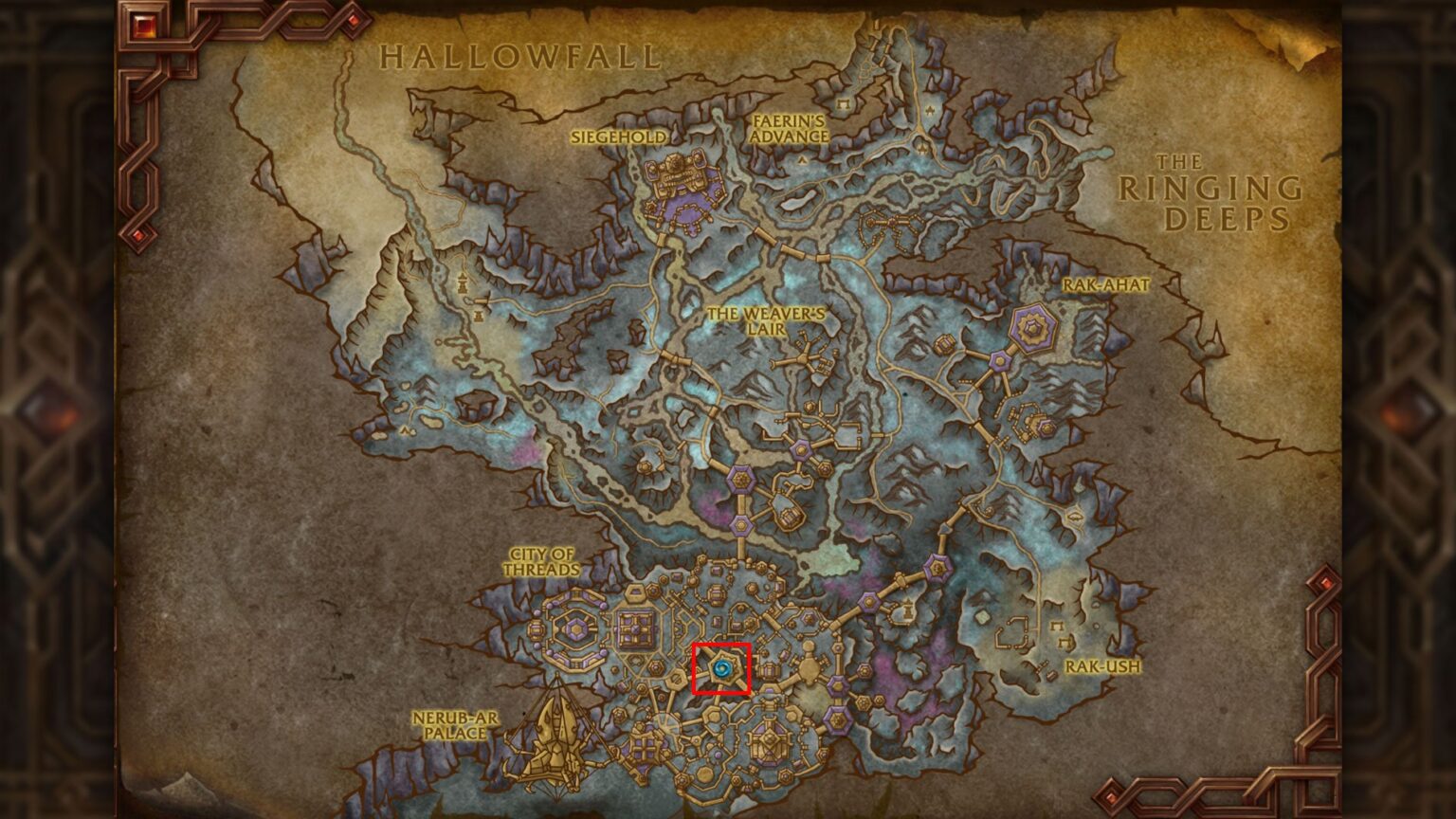Click the square enclosure icon near Rak-Ush
Screen dimensions: 1456x819
click(x=1013, y=631)
